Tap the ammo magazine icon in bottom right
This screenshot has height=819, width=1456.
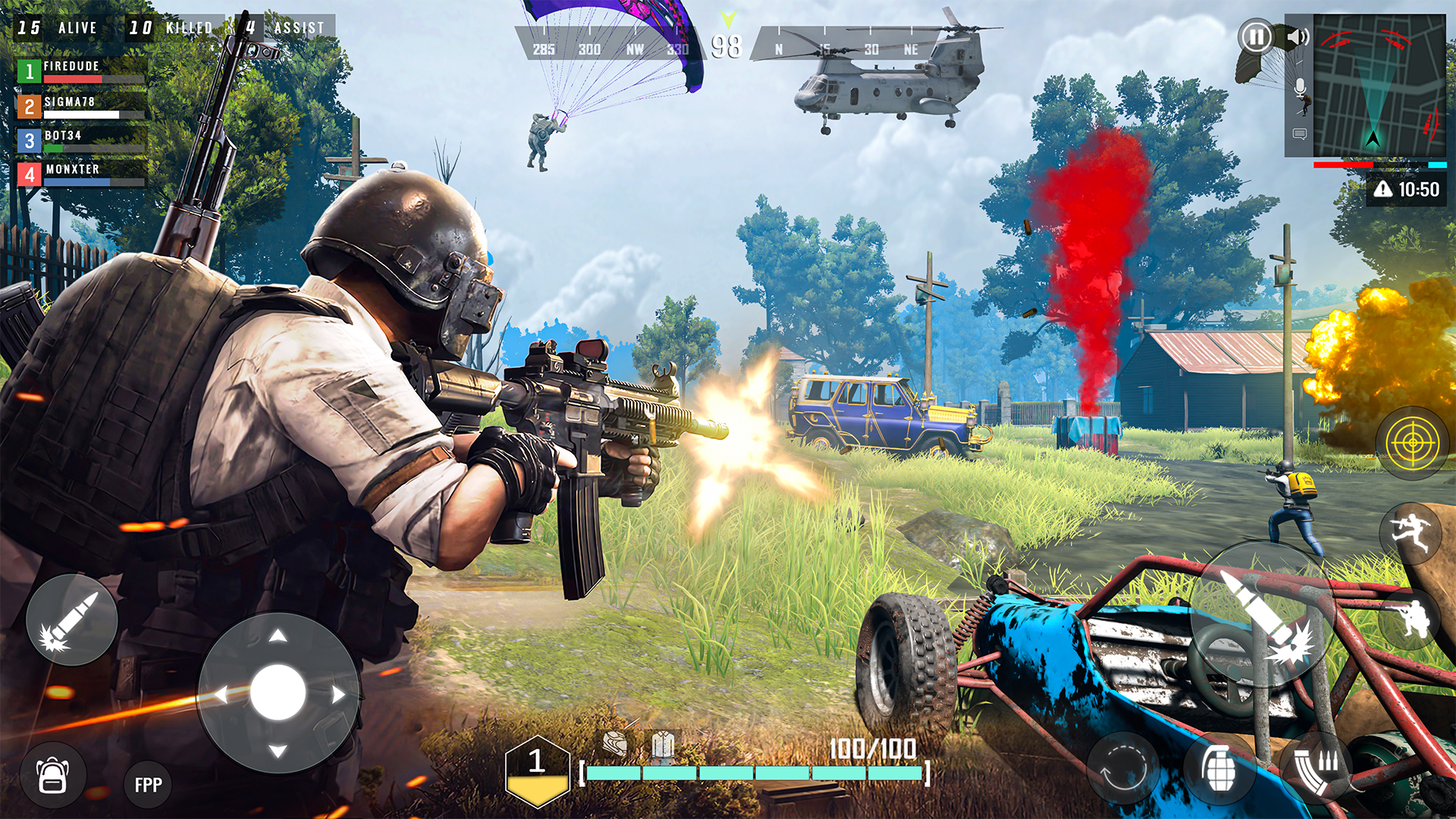[1317, 770]
